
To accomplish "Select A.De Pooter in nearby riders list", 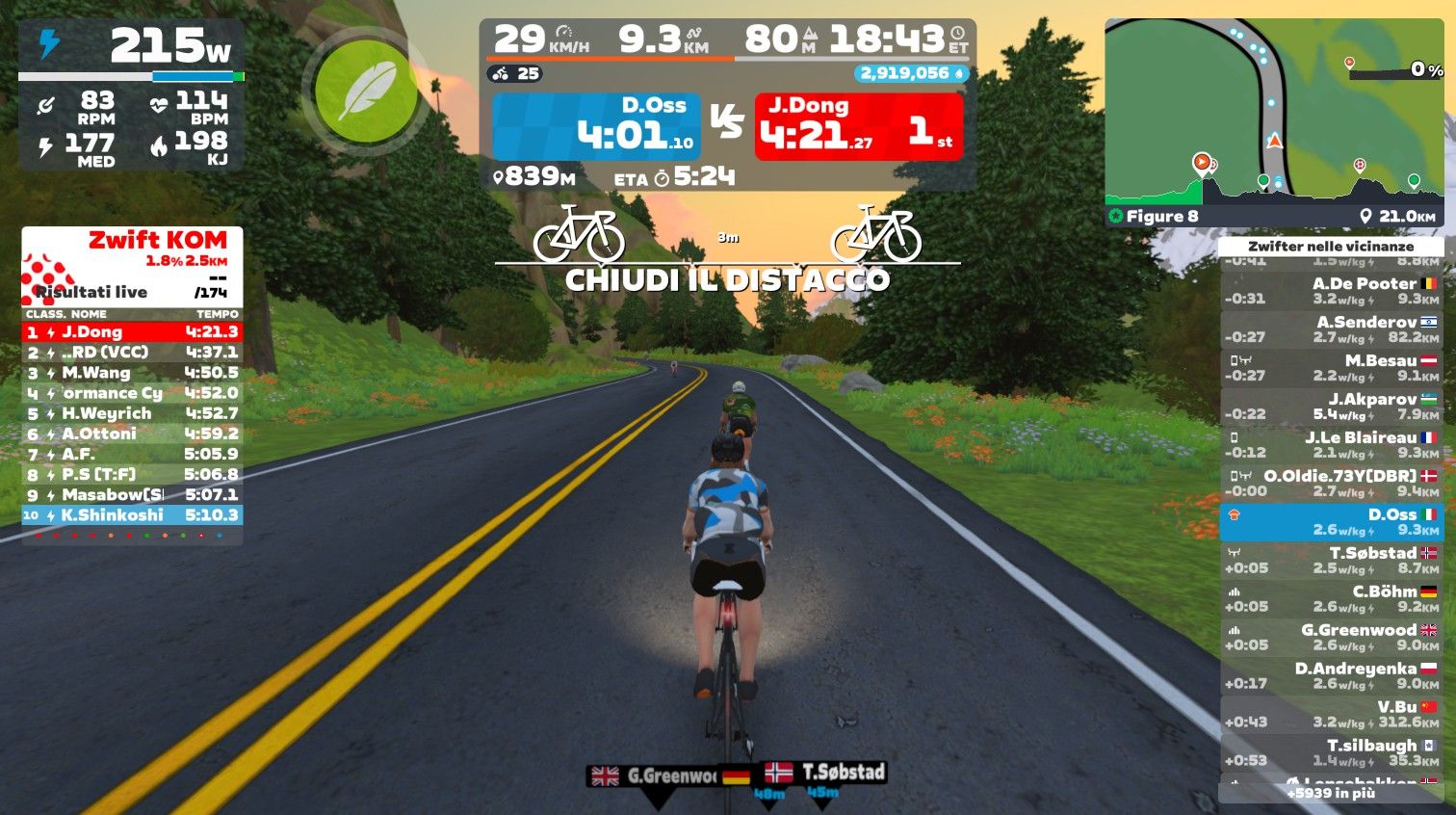I will click(x=1332, y=291).
